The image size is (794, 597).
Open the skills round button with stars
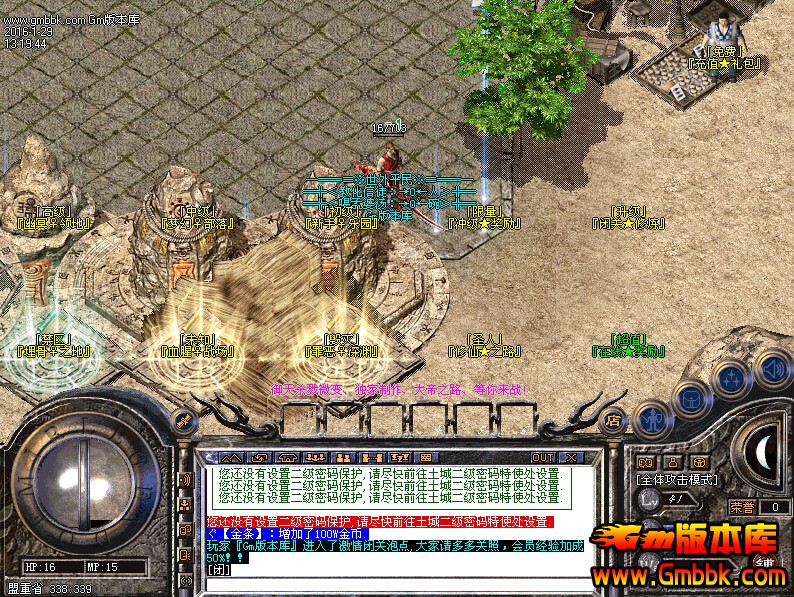tap(733, 380)
